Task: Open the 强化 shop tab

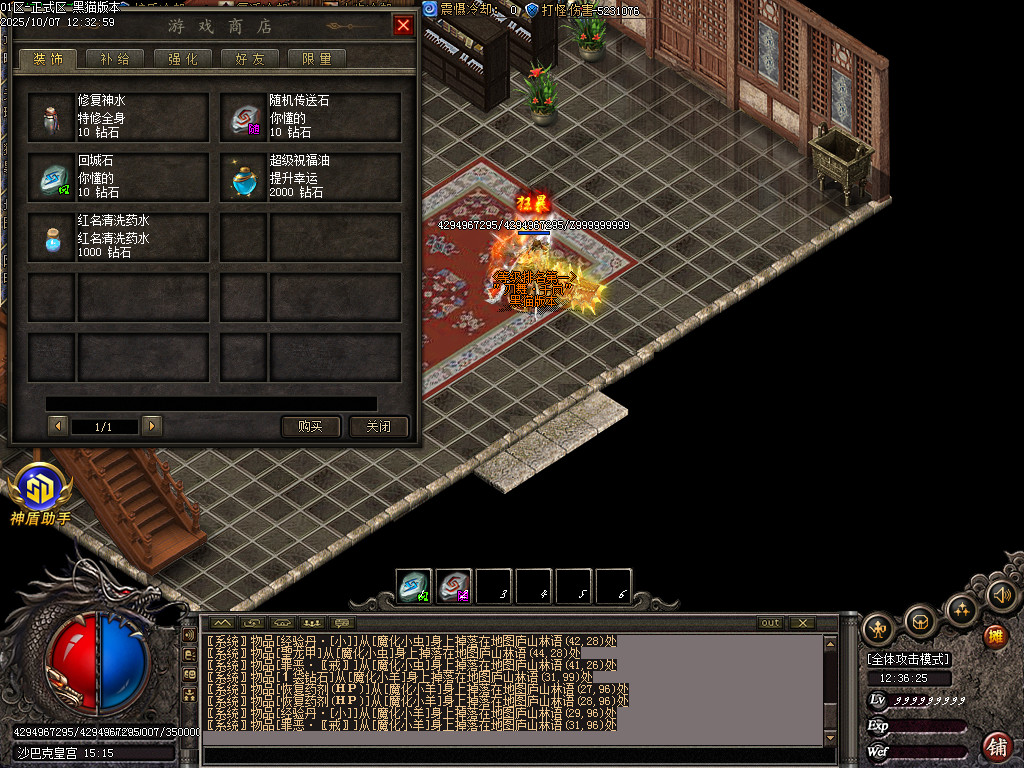Action: coord(182,59)
